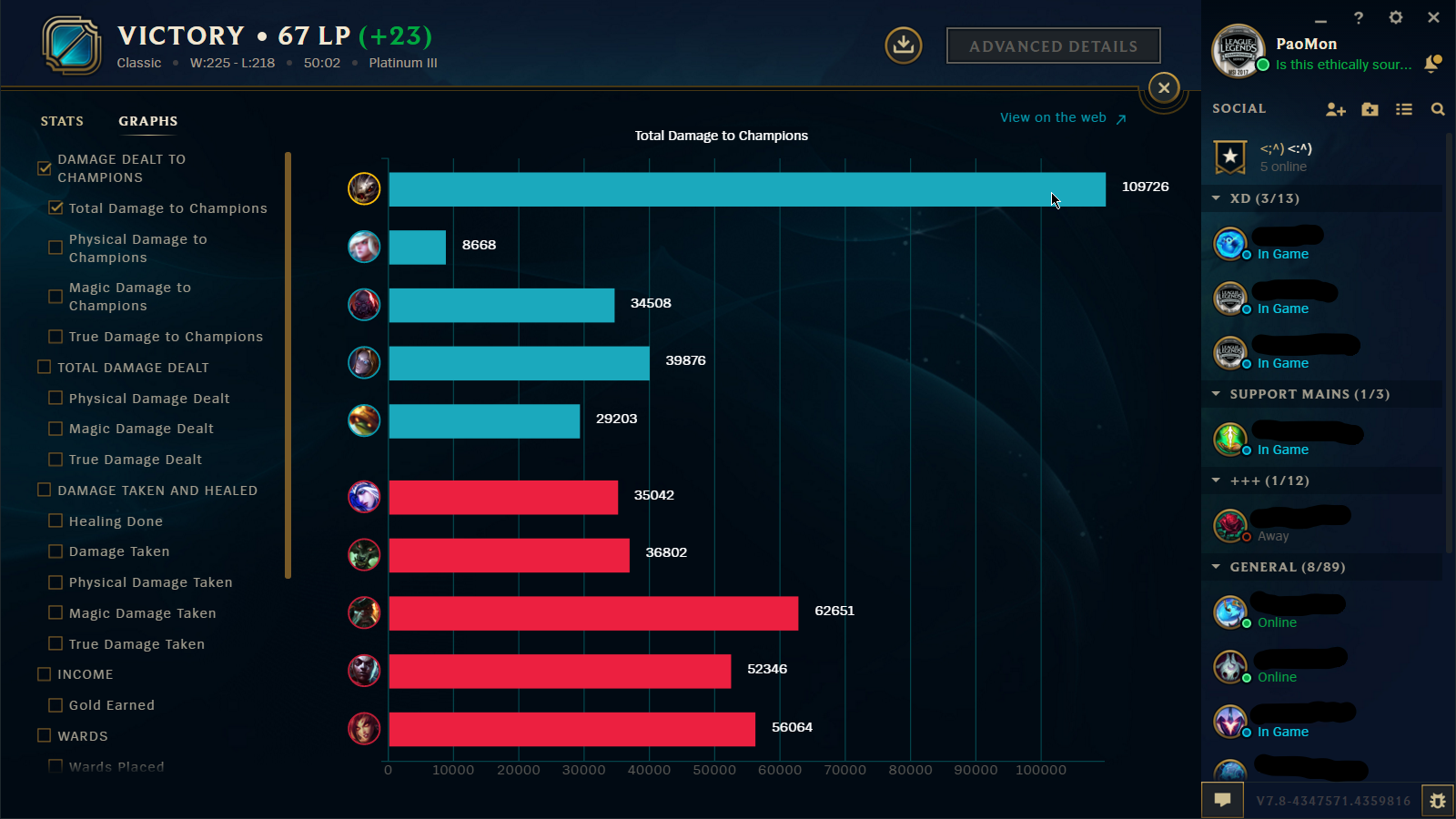Switch to the STATS tab
Screen dimensions: 1456x819
[x=62, y=120]
